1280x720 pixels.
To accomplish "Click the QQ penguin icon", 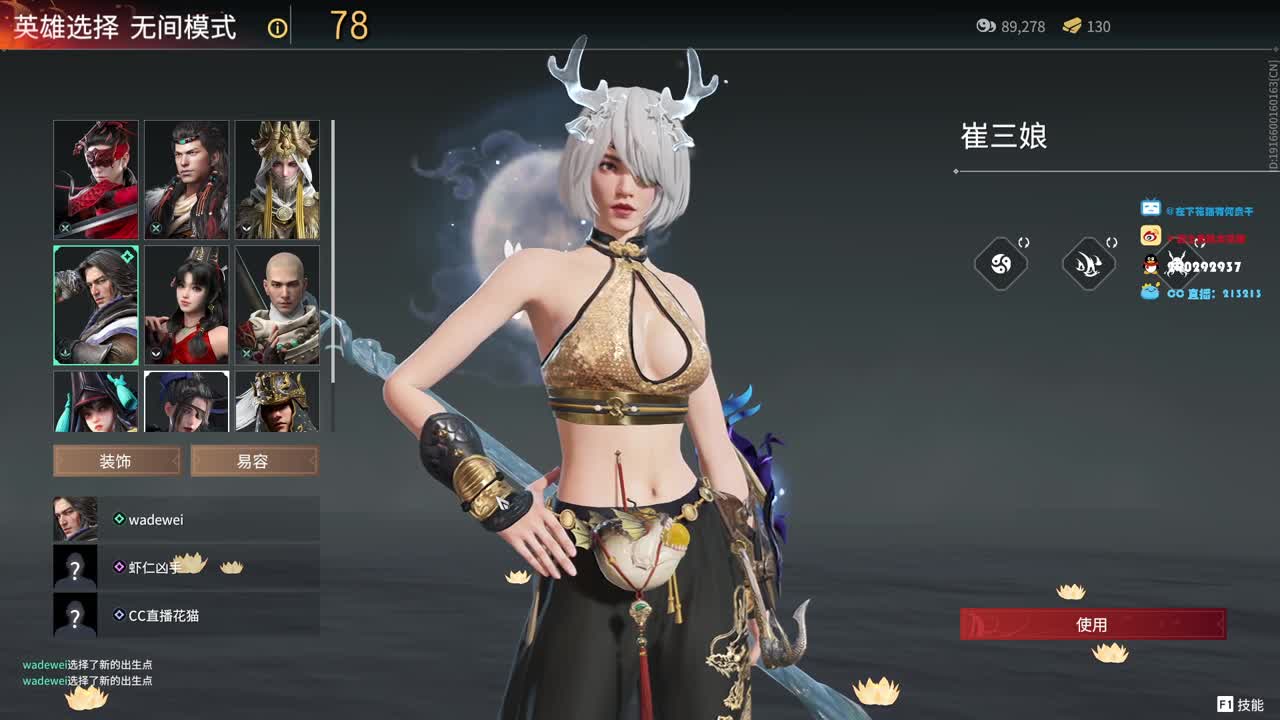I will [x=1150, y=264].
